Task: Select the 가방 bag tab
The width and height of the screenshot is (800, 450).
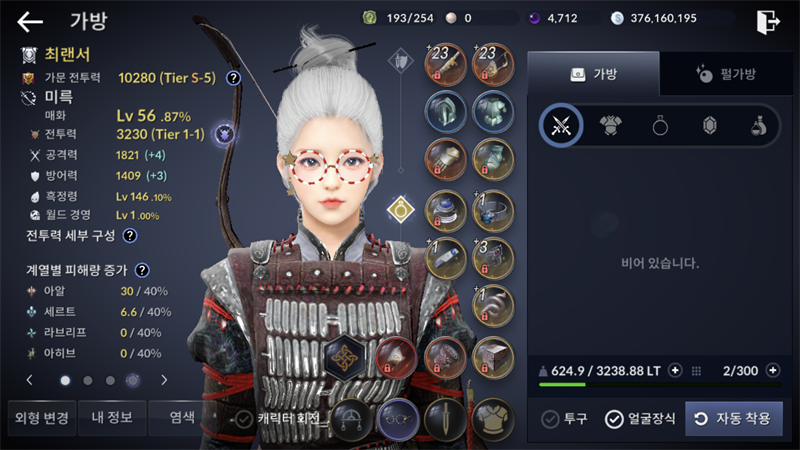Action: click(593, 73)
